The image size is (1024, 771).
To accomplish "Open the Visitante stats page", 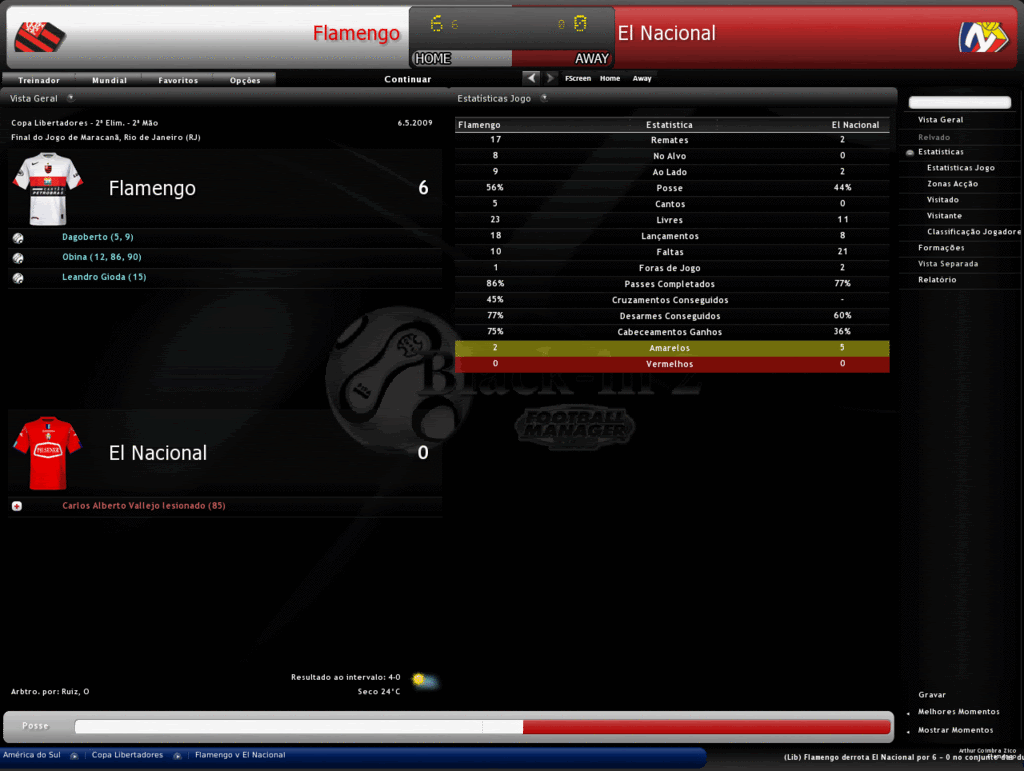I will (x=944, y=216).
